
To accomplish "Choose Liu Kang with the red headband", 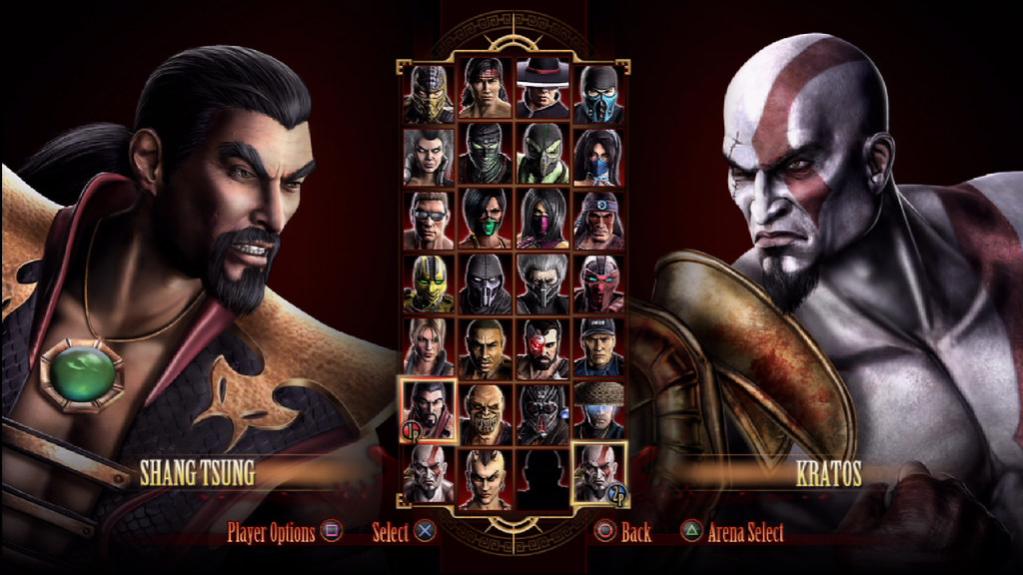I will [485, 93].
